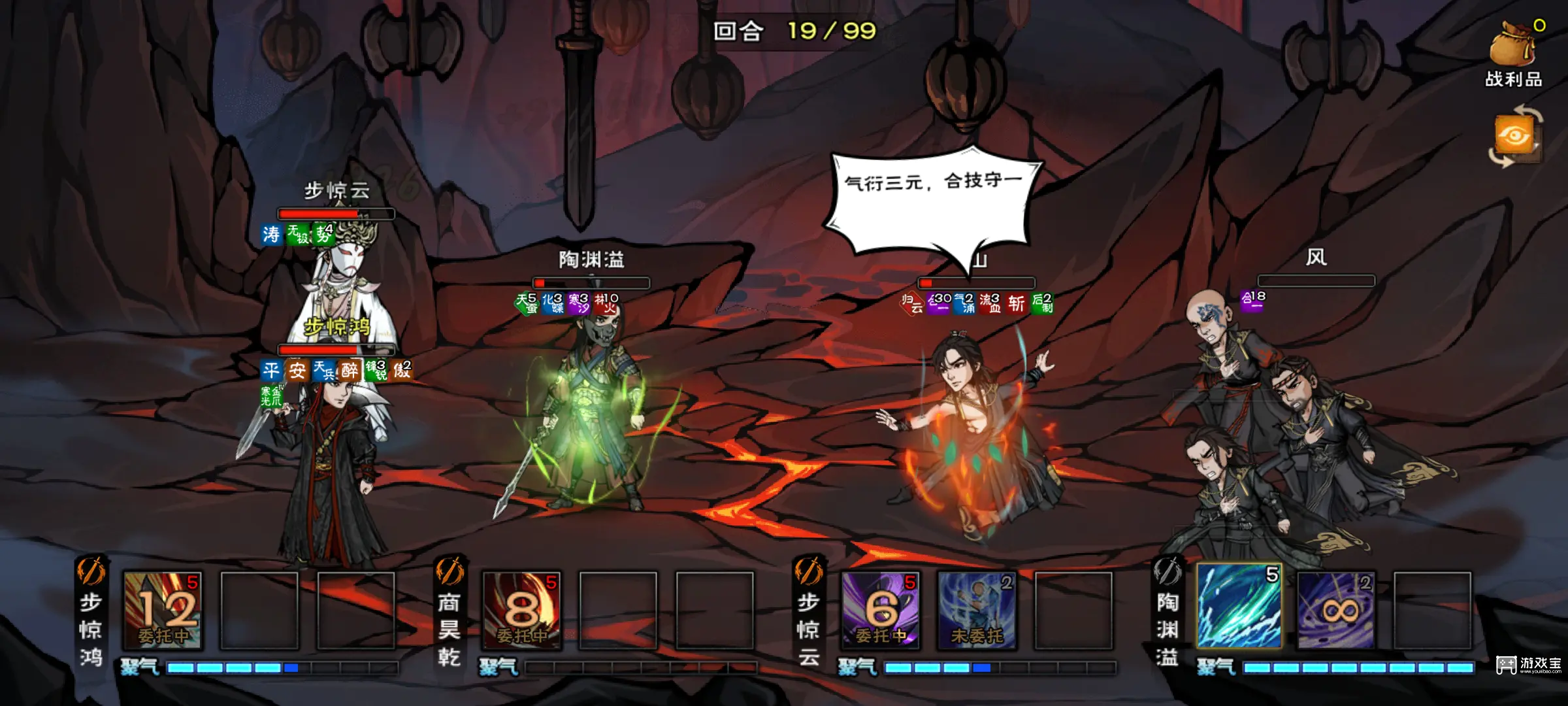1568x706 pixels.
Task: Click the sword emblem above 商昊乾's name
Action: pyautogui.click(x=449, y=571)
